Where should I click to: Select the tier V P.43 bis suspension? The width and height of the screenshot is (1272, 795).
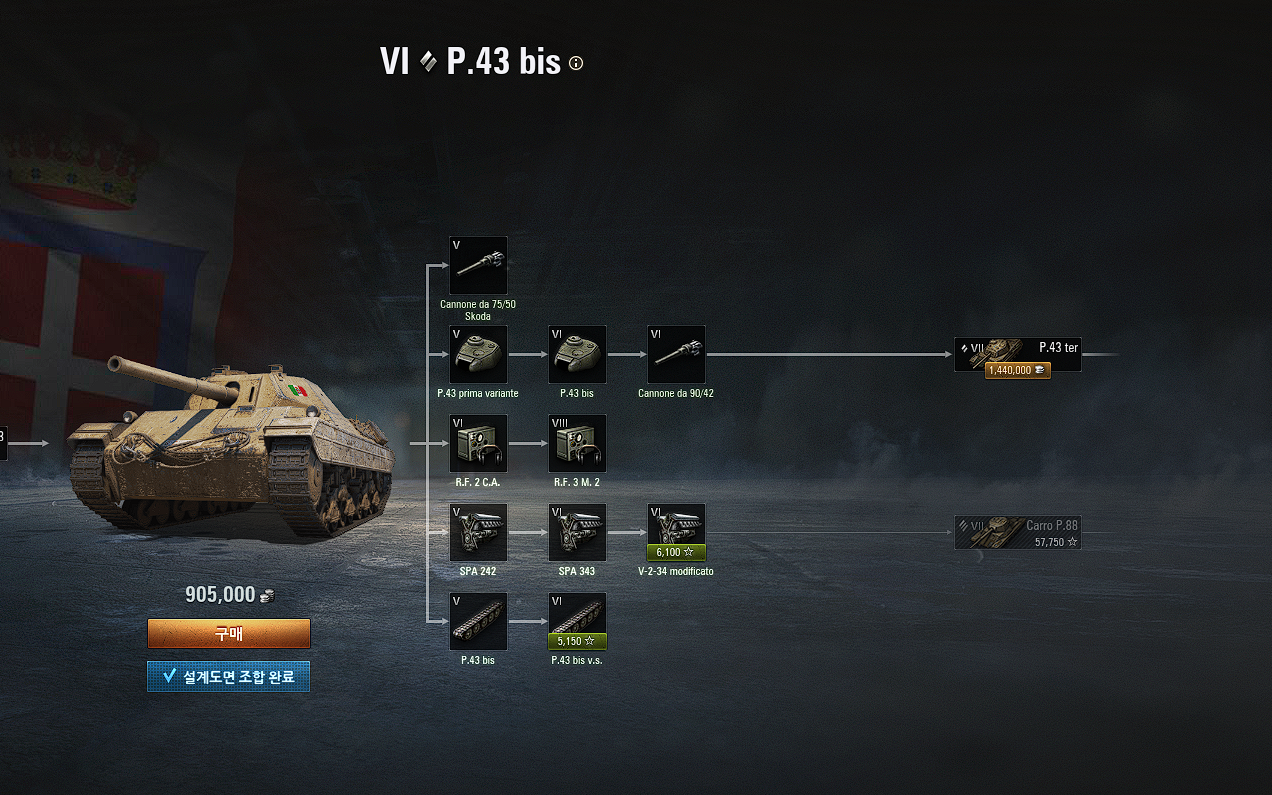click(x=478, y=621)
